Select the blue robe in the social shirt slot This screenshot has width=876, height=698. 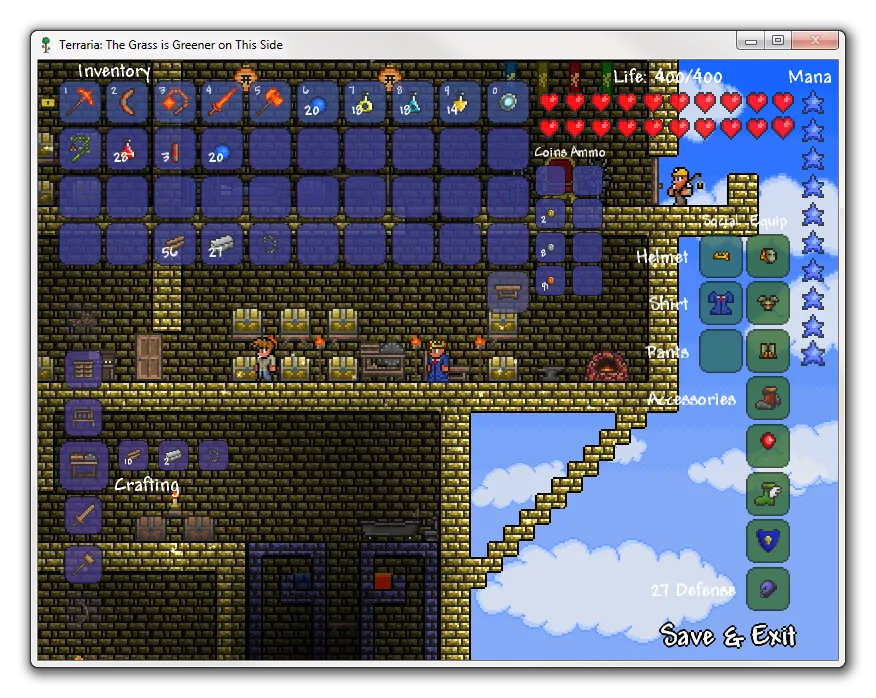pyautogui.click(x=721, y=304)
